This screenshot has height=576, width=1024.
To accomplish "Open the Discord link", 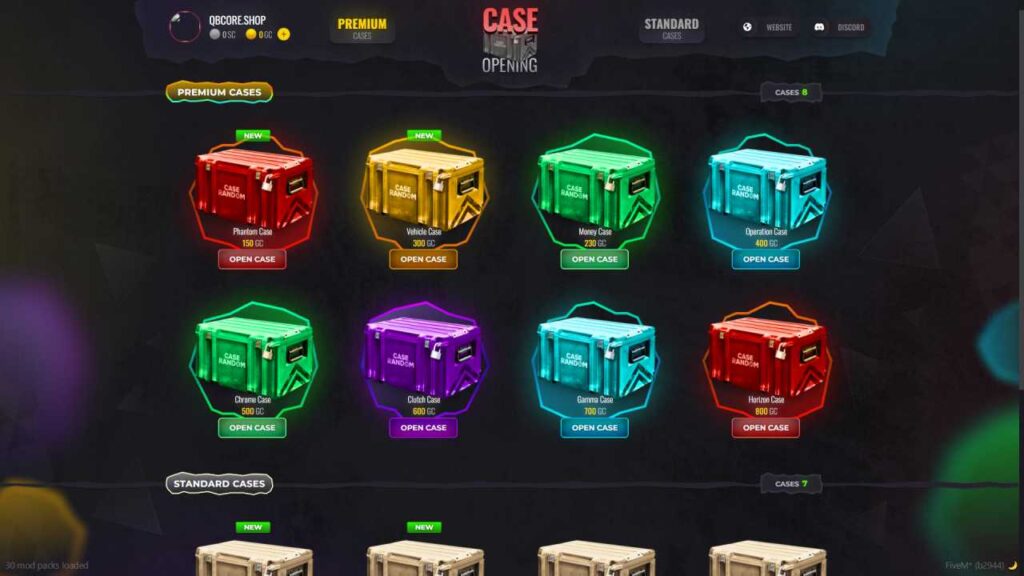I will click(x=841, y=27).
